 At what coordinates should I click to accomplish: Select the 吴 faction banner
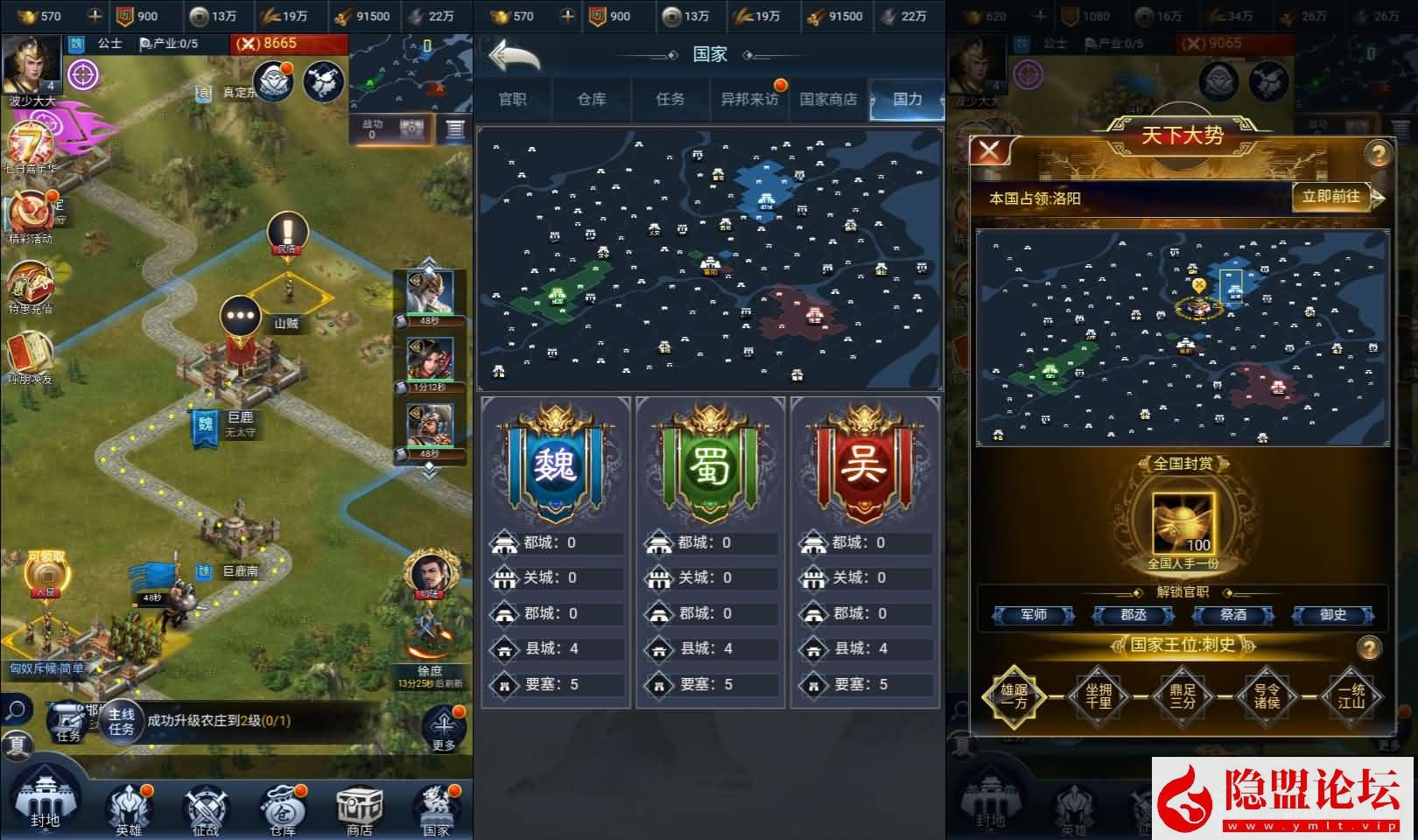tap(864, 464)
